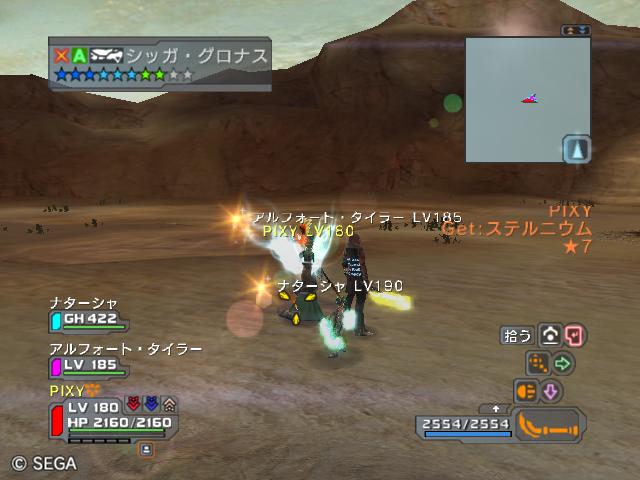Choose the 拾う pick-up action label

click(x=516, y=336)
